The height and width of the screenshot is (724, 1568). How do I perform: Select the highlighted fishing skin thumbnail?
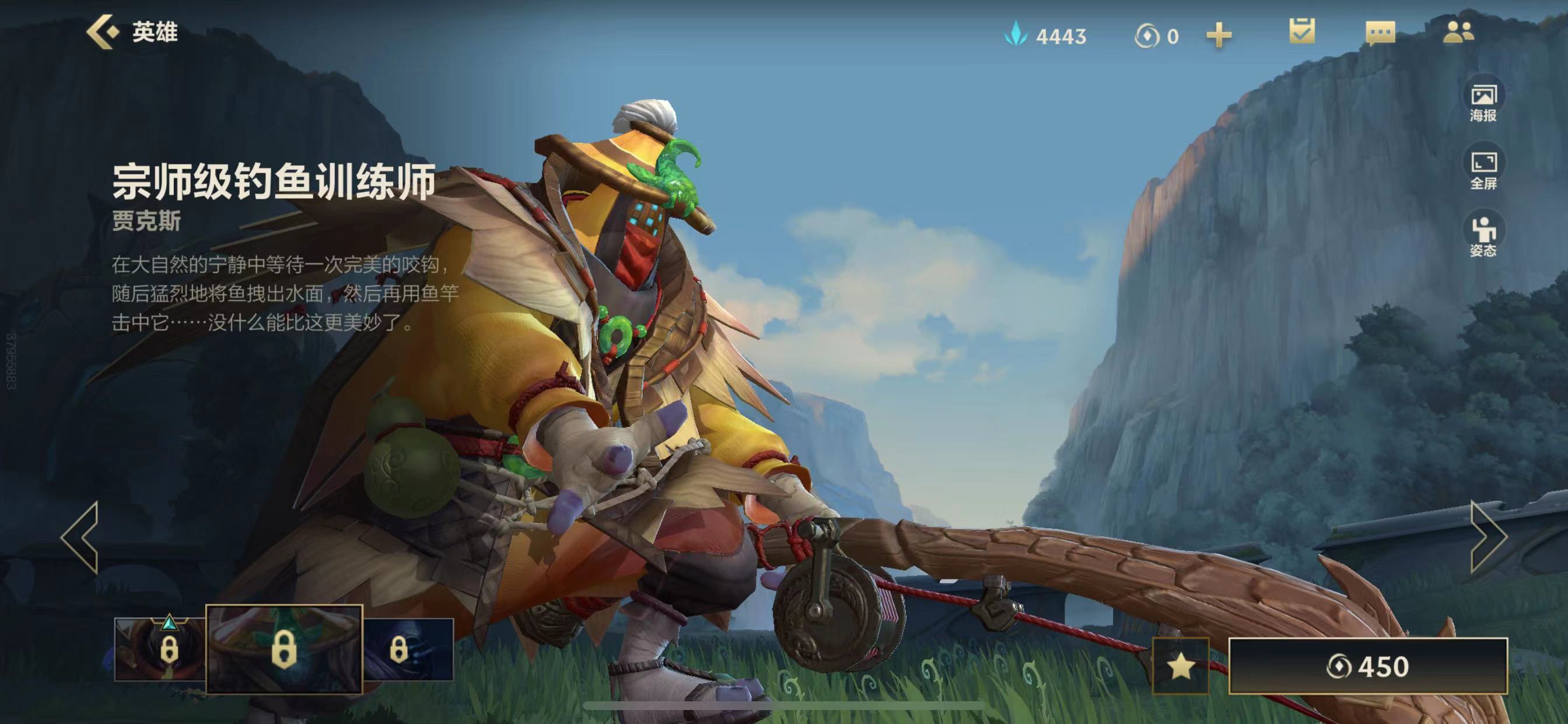(283, 649)
